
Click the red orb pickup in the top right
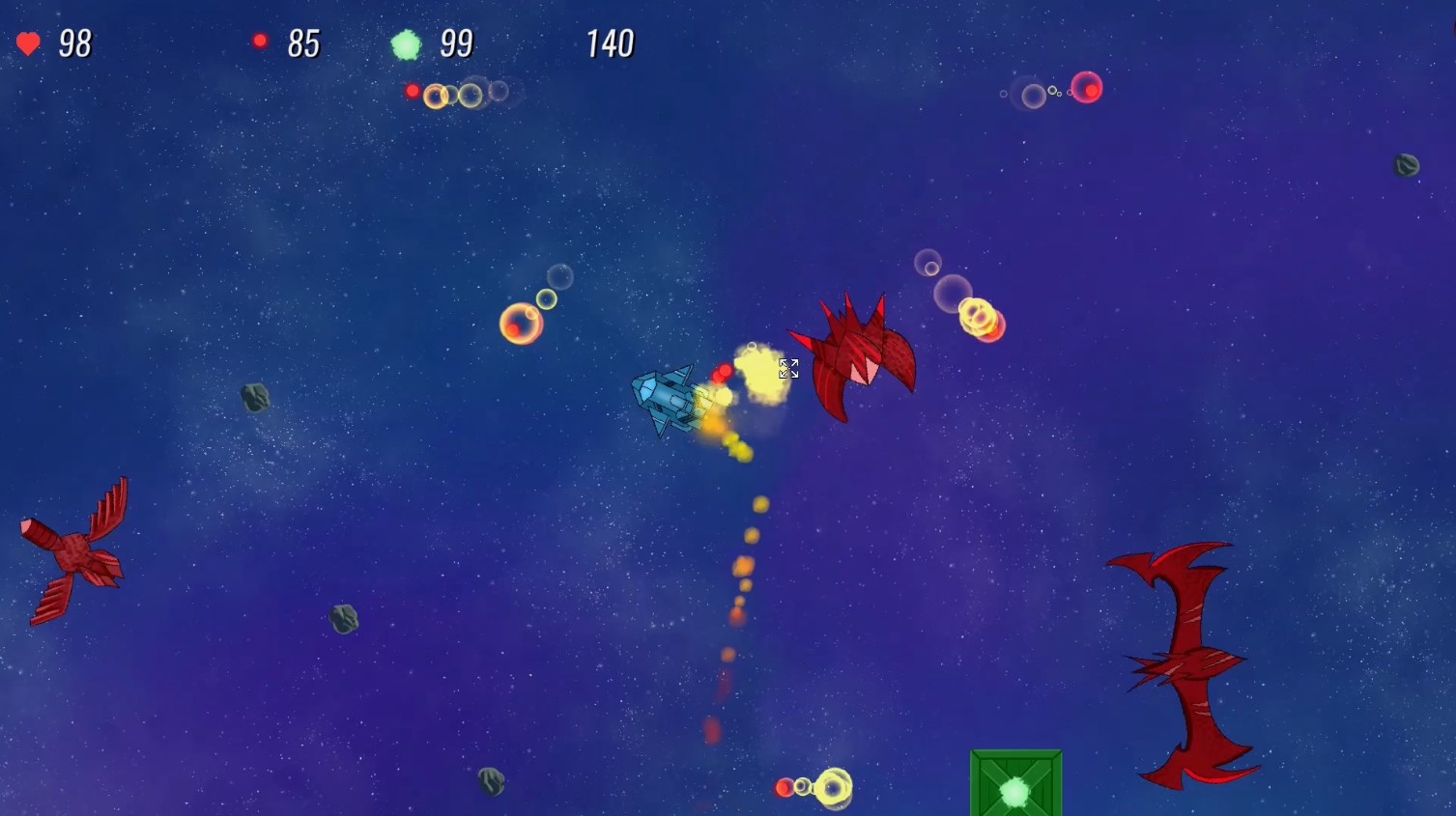pyautogui.click(x=1088, y=88)
